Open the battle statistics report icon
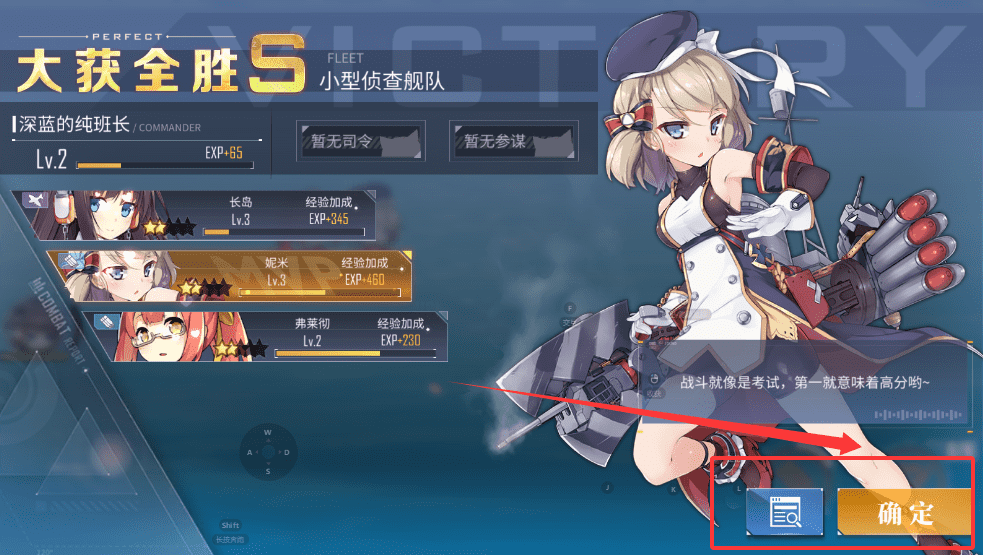Image resolution: width=983 pixels, height=555 pixels. pyautogui.click(x=783, y=513)
